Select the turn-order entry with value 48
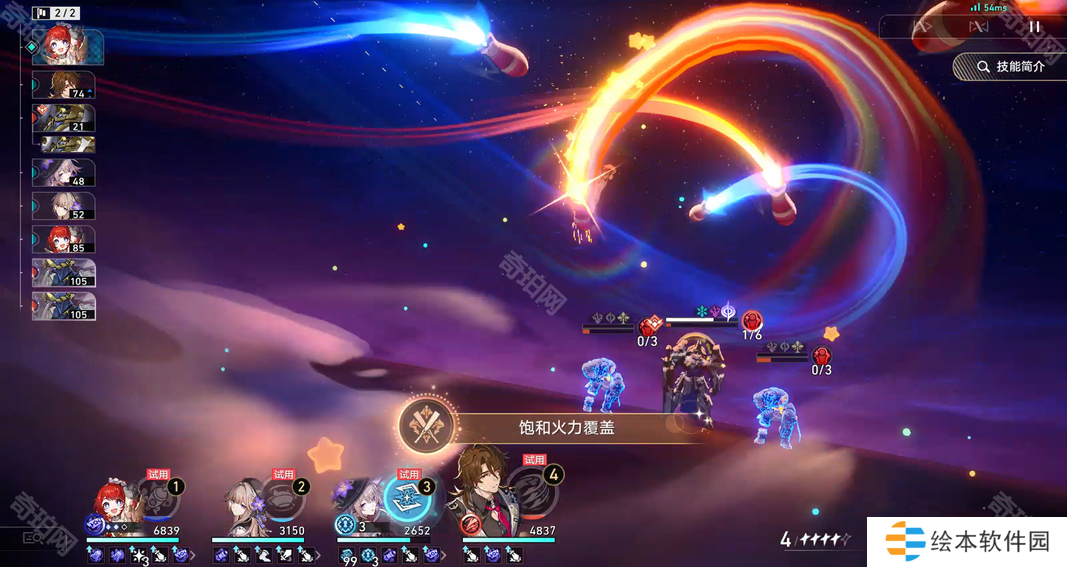The height and width of the screenshot is (567, 1067). coord(64,172)
